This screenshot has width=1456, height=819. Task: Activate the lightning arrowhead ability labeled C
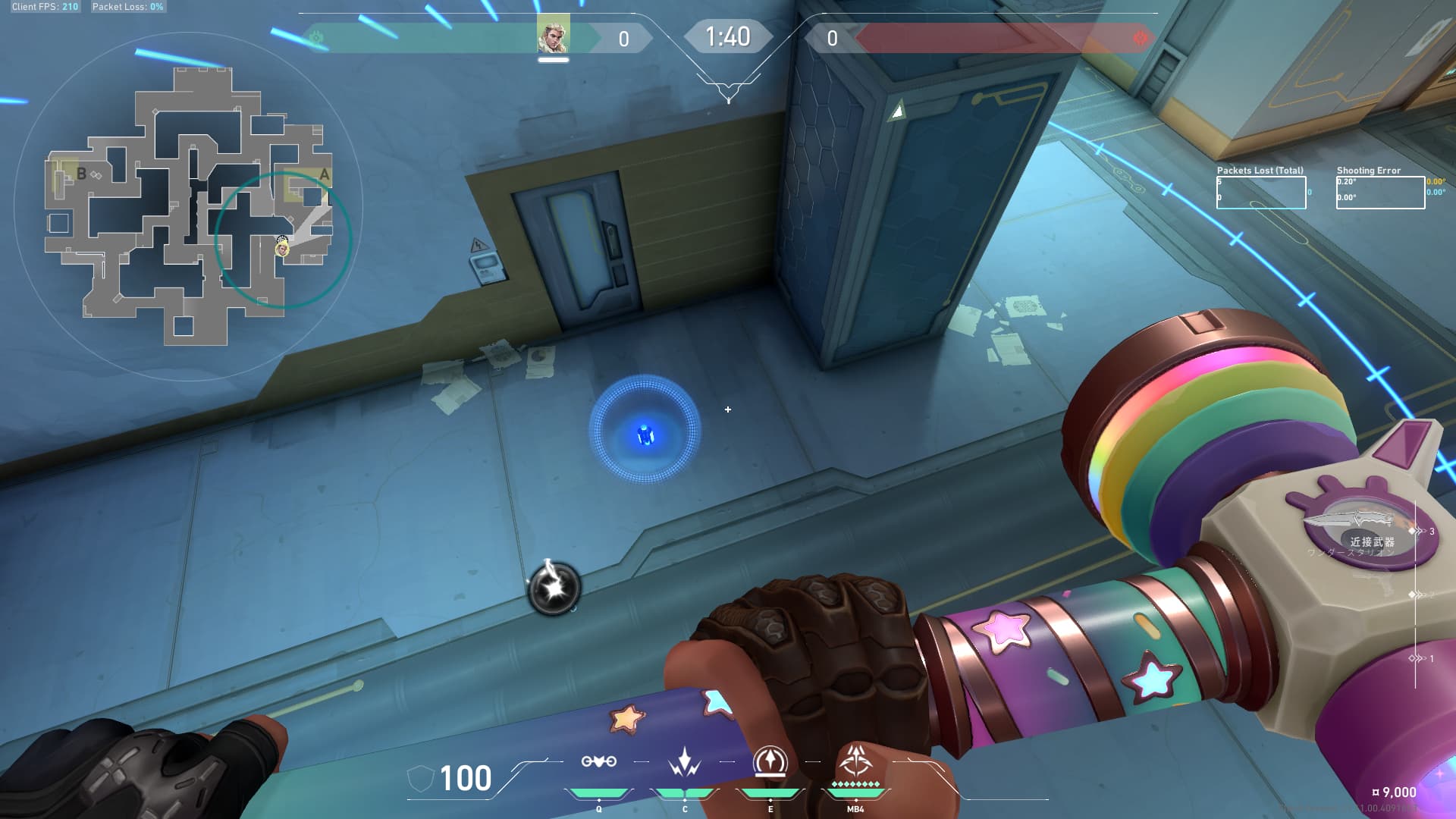pyautogui.click(x=684, y=761)
